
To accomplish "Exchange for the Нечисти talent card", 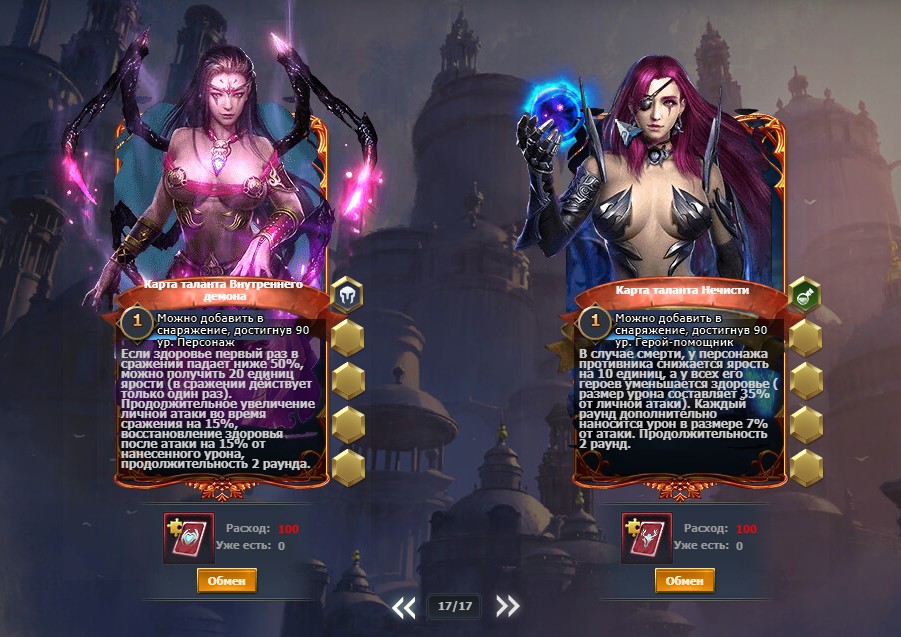I will pos(684,580).
